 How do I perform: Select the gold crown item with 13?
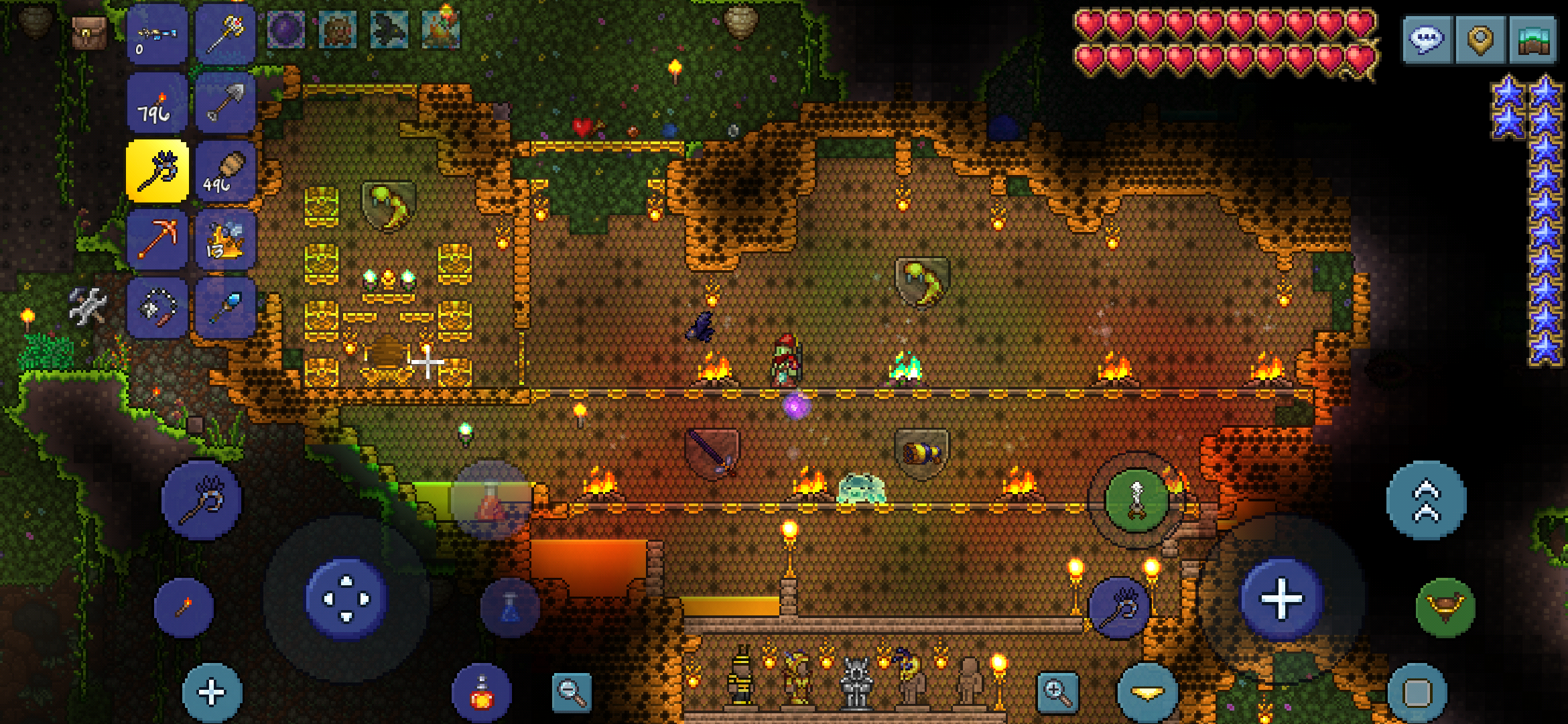(x=226, y=239)
